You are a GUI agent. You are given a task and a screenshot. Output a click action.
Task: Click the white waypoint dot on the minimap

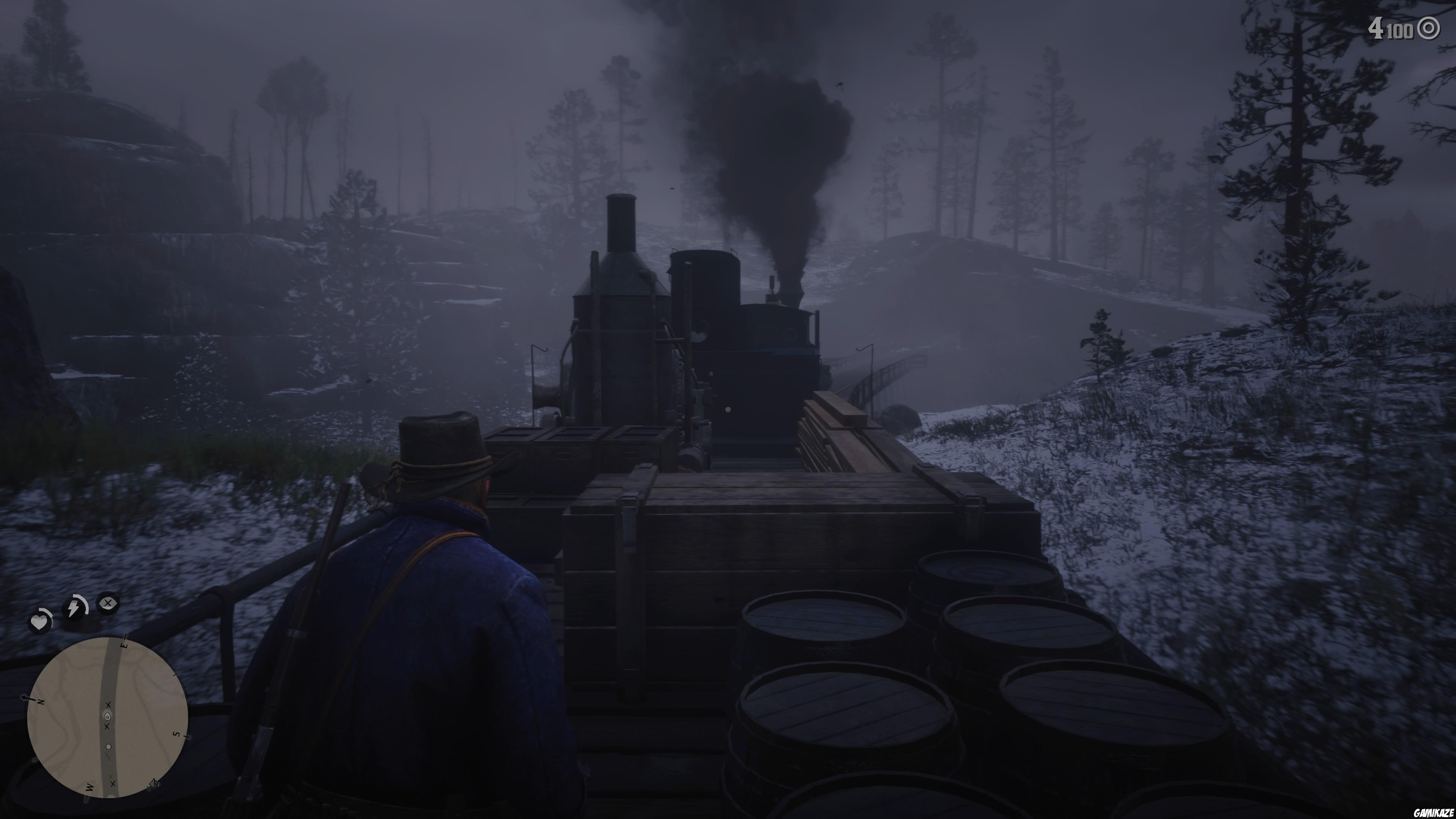(x=108, y=747)
